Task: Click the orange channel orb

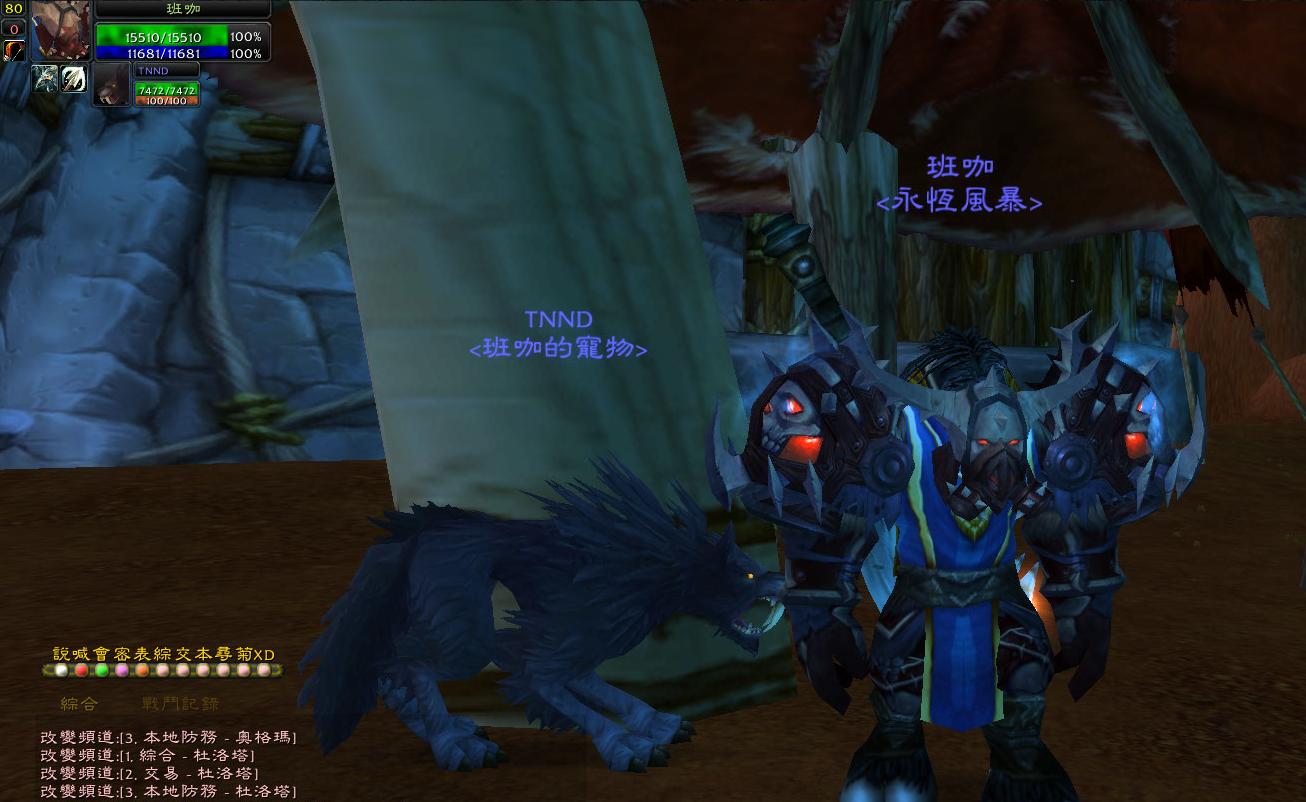Action: 142,670
